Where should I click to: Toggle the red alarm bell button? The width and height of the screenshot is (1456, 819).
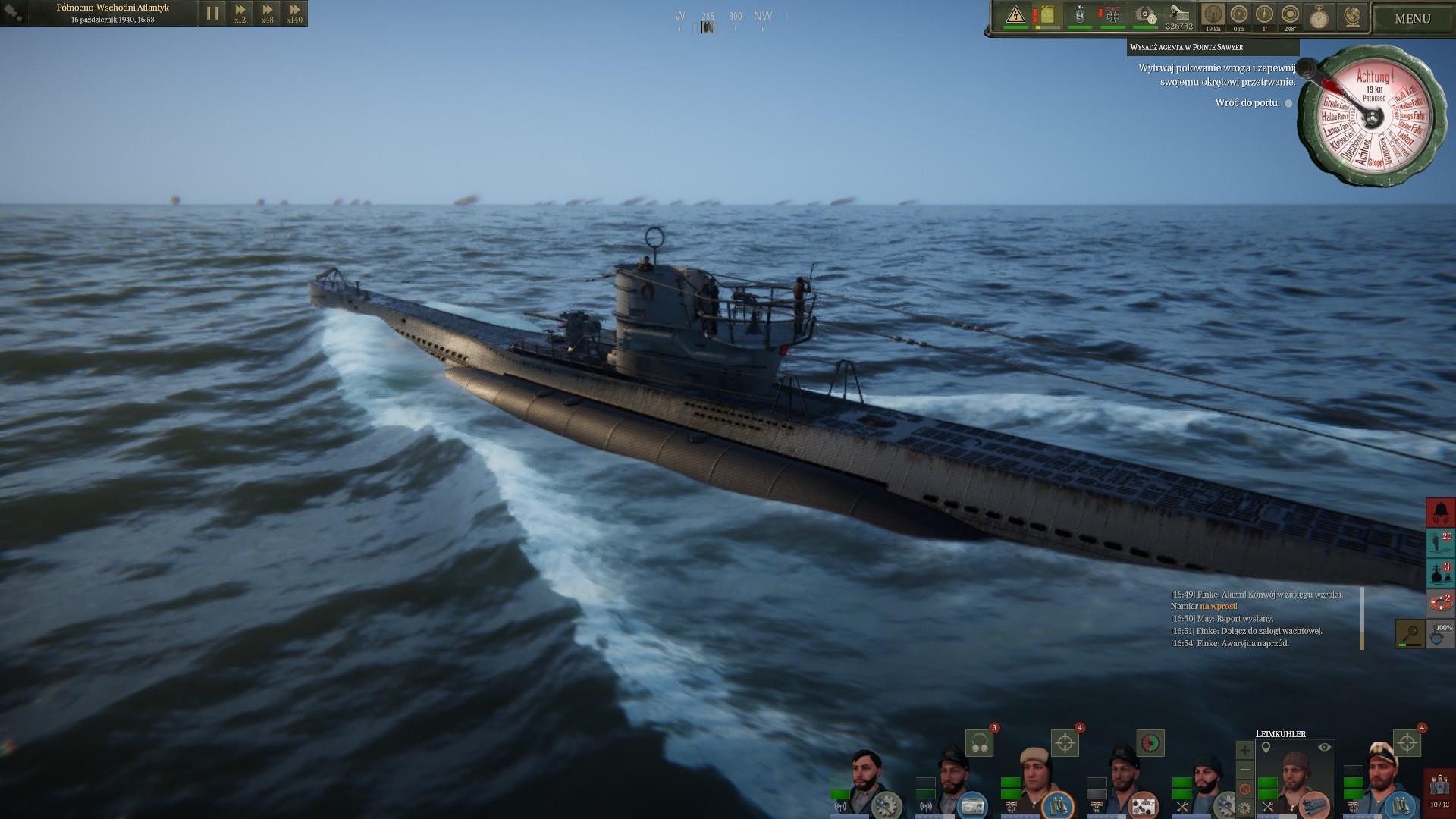[x=1440, y=513]
